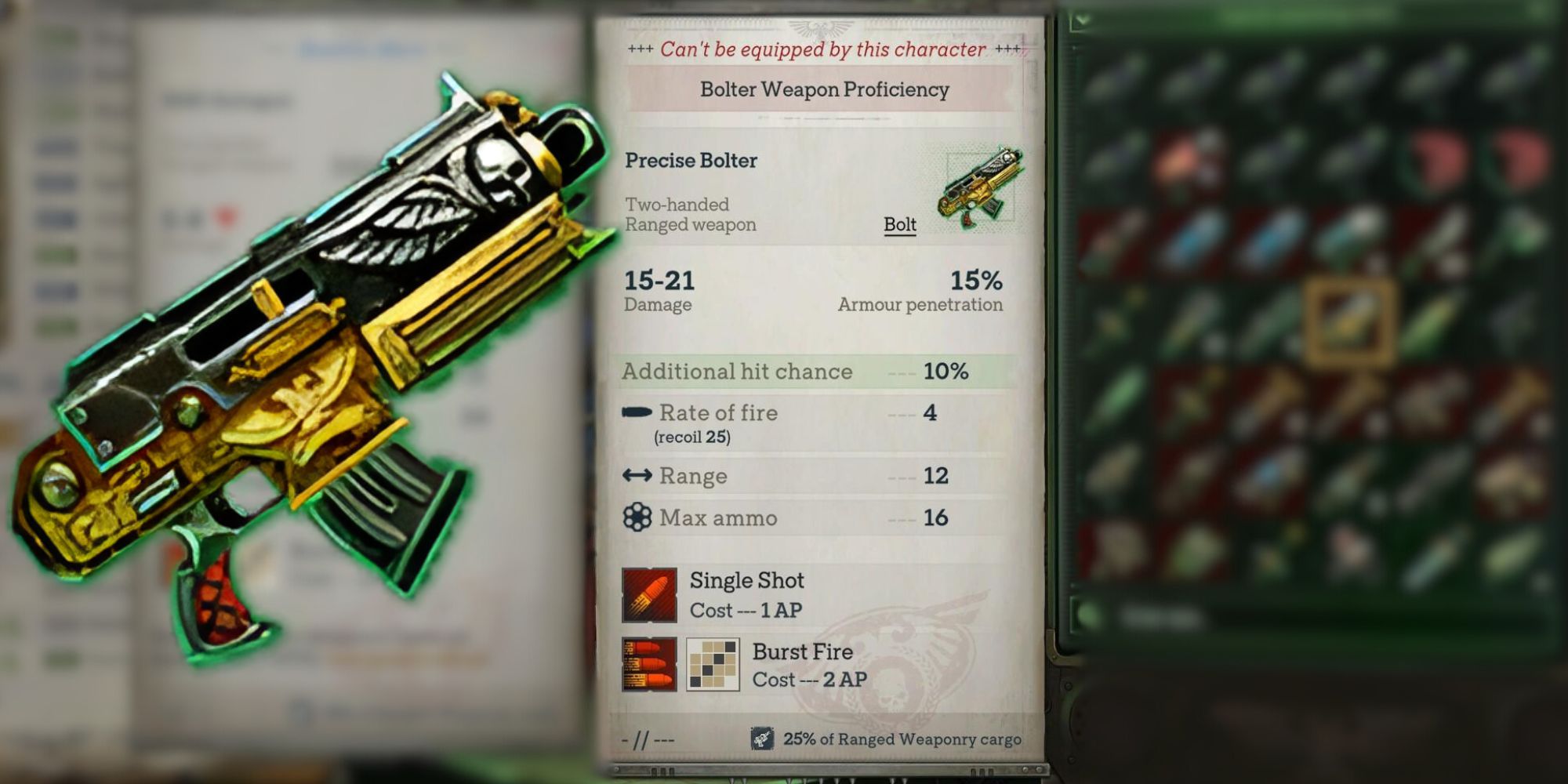Click the Range double-arrow icon
Image resolution: width=1568 pixels, height=784 pixels.
click(637, 475)
